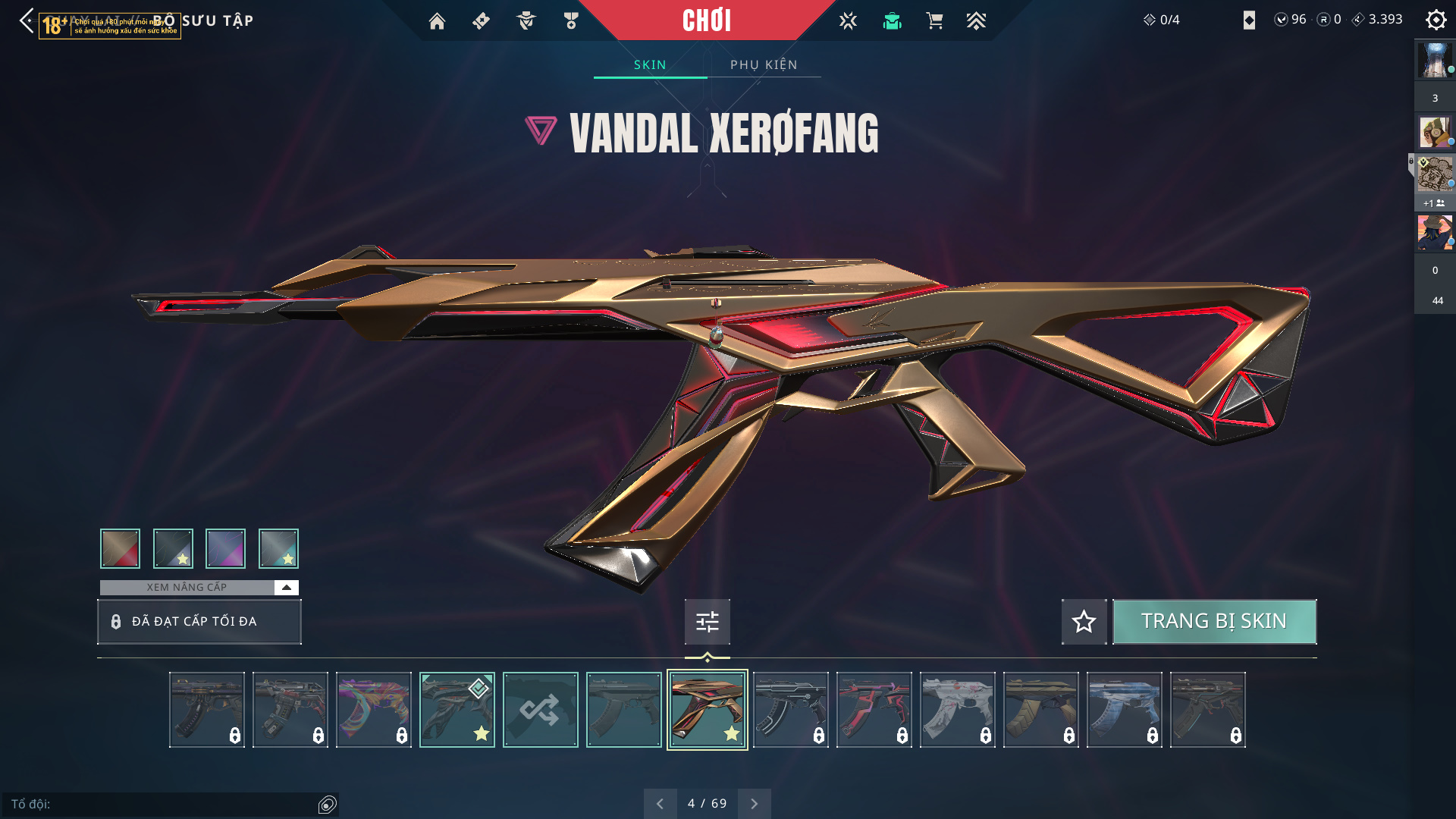Open settings with the gear icon
The width and height of the screenshot is (1456, 819).
1436,20
